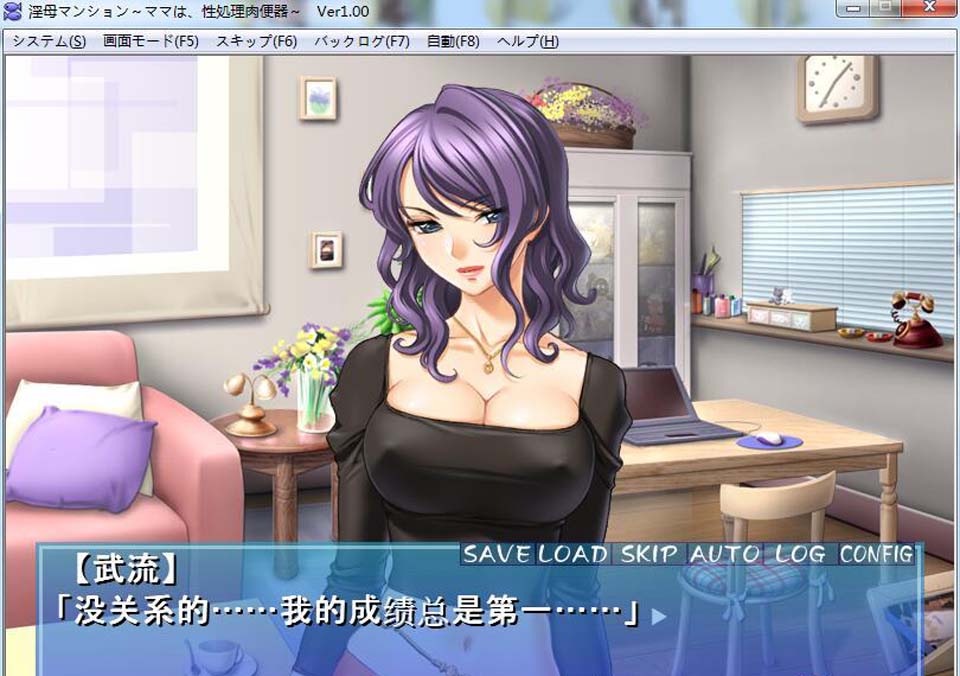Open the バックログ(F7) menu
This screenshot has height=676, width=960.
click(362, 41)
